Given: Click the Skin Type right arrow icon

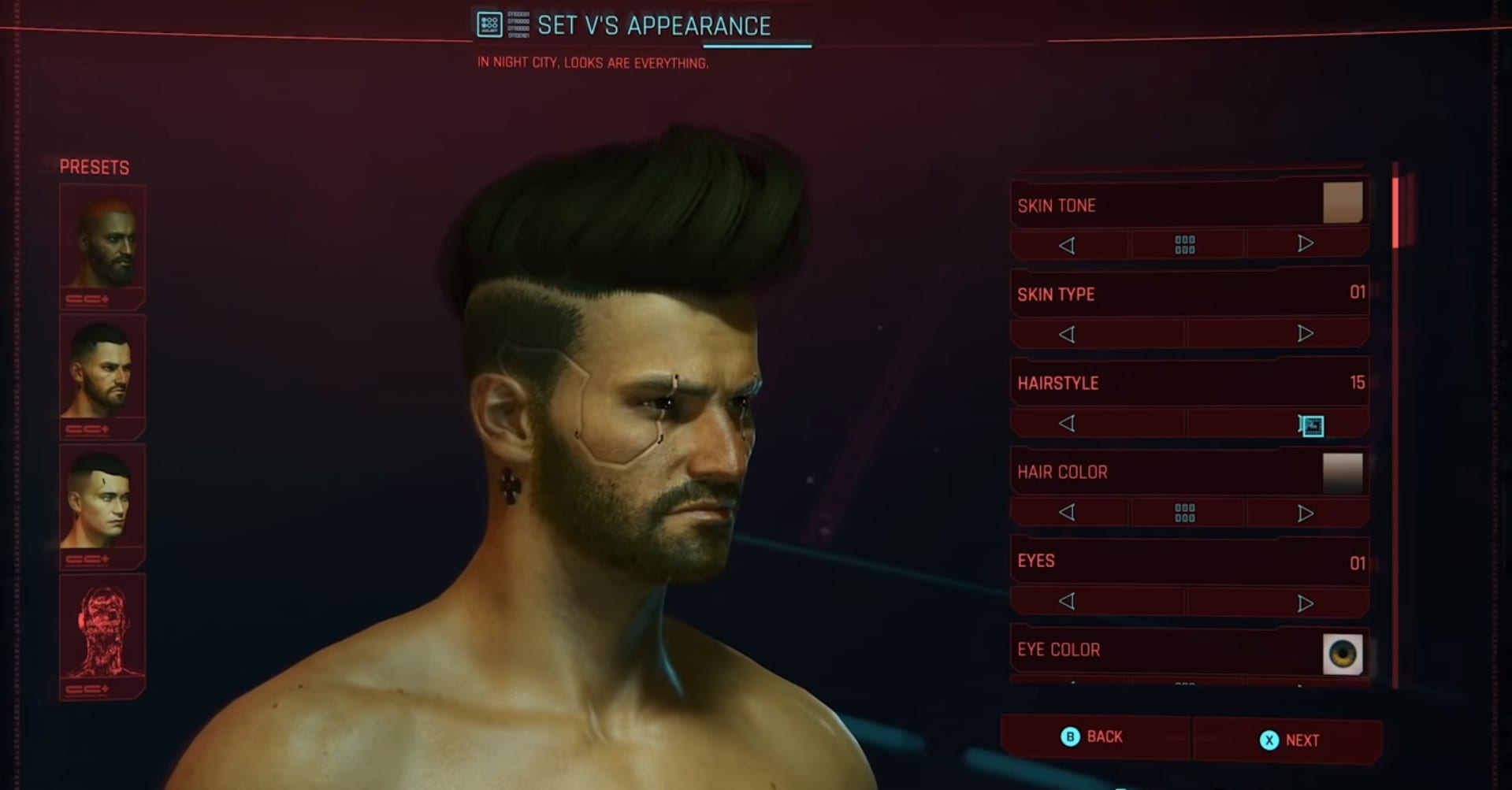Looking at the screenshot, I should [x=1305, y=333].
